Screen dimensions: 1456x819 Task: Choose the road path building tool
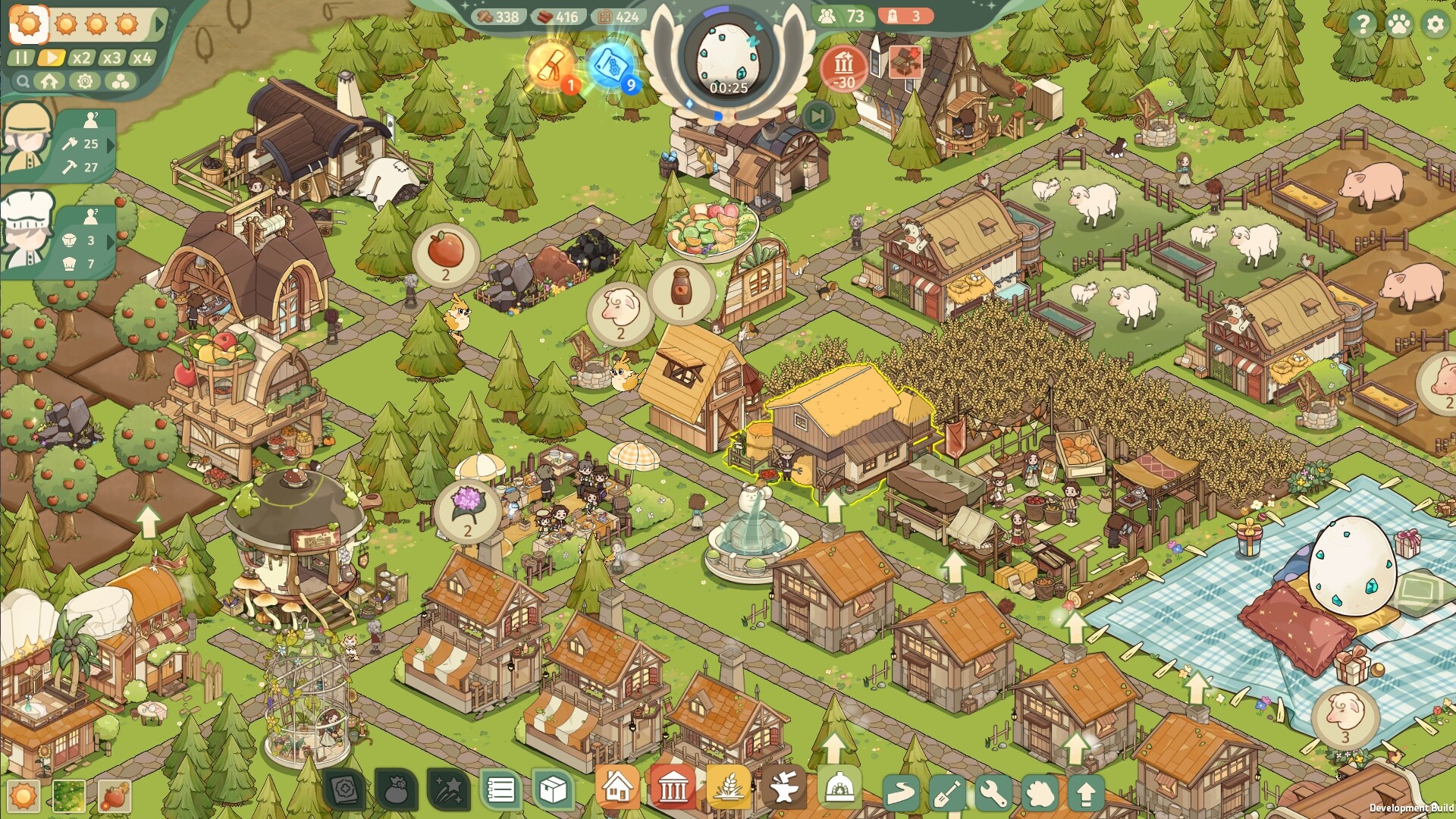click(901, 793)
